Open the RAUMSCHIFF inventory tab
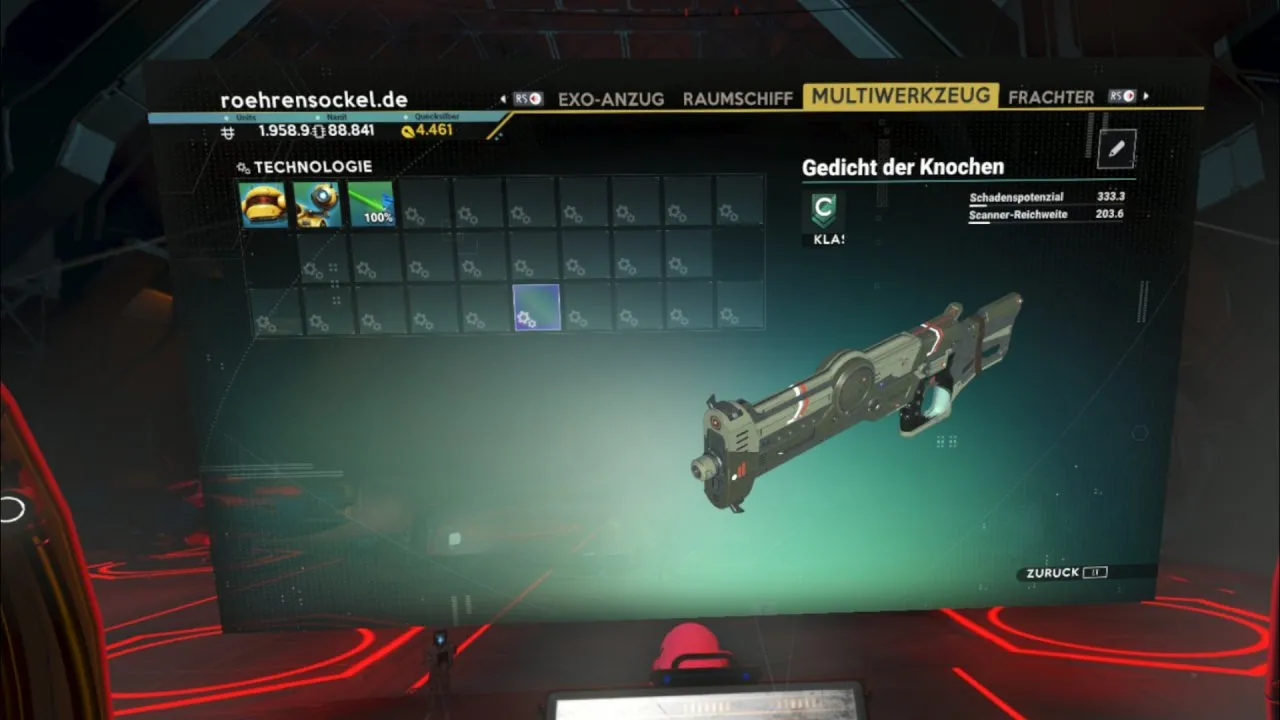1280x720 pixels. click(x=737, y=98)
